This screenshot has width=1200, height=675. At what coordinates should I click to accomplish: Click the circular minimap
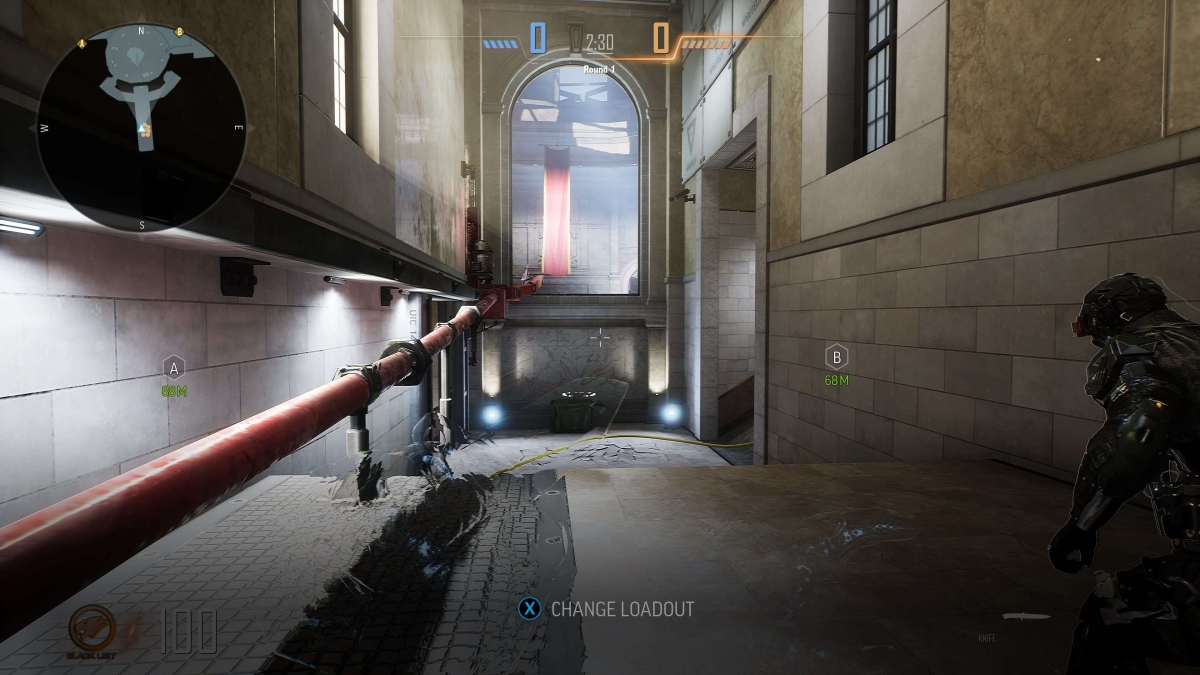click(x=141, y=127)
